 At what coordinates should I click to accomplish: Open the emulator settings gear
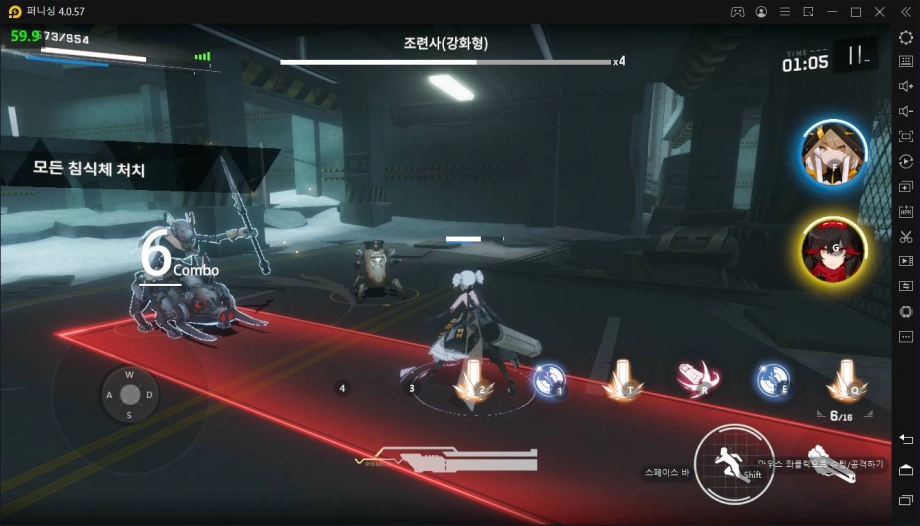906,37
